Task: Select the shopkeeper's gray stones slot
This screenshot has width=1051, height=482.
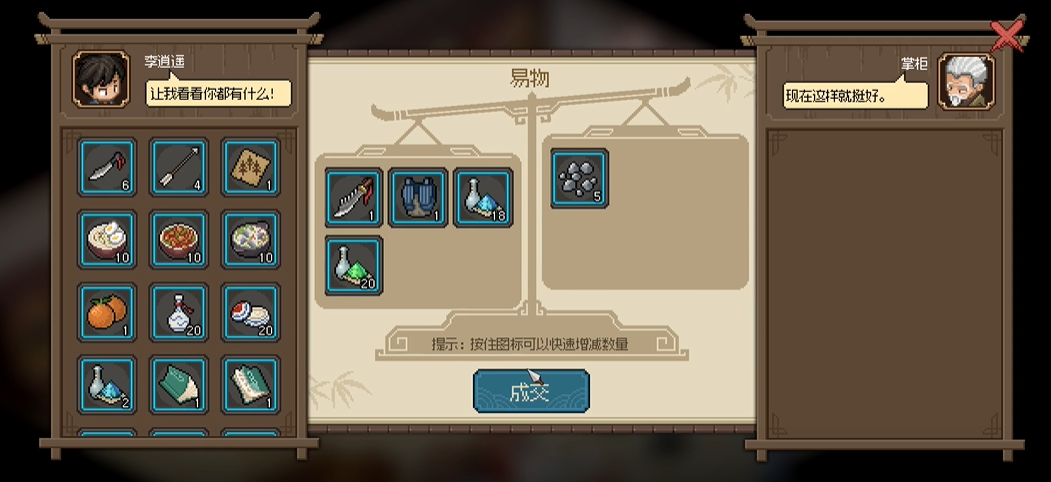Action: click(x=580, y=178)
